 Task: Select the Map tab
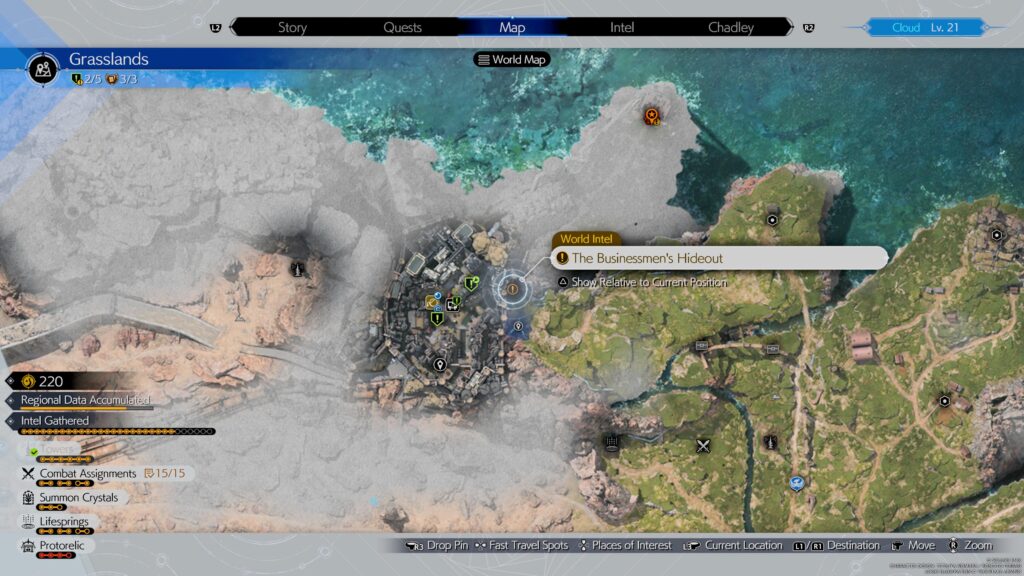(512, 27)
